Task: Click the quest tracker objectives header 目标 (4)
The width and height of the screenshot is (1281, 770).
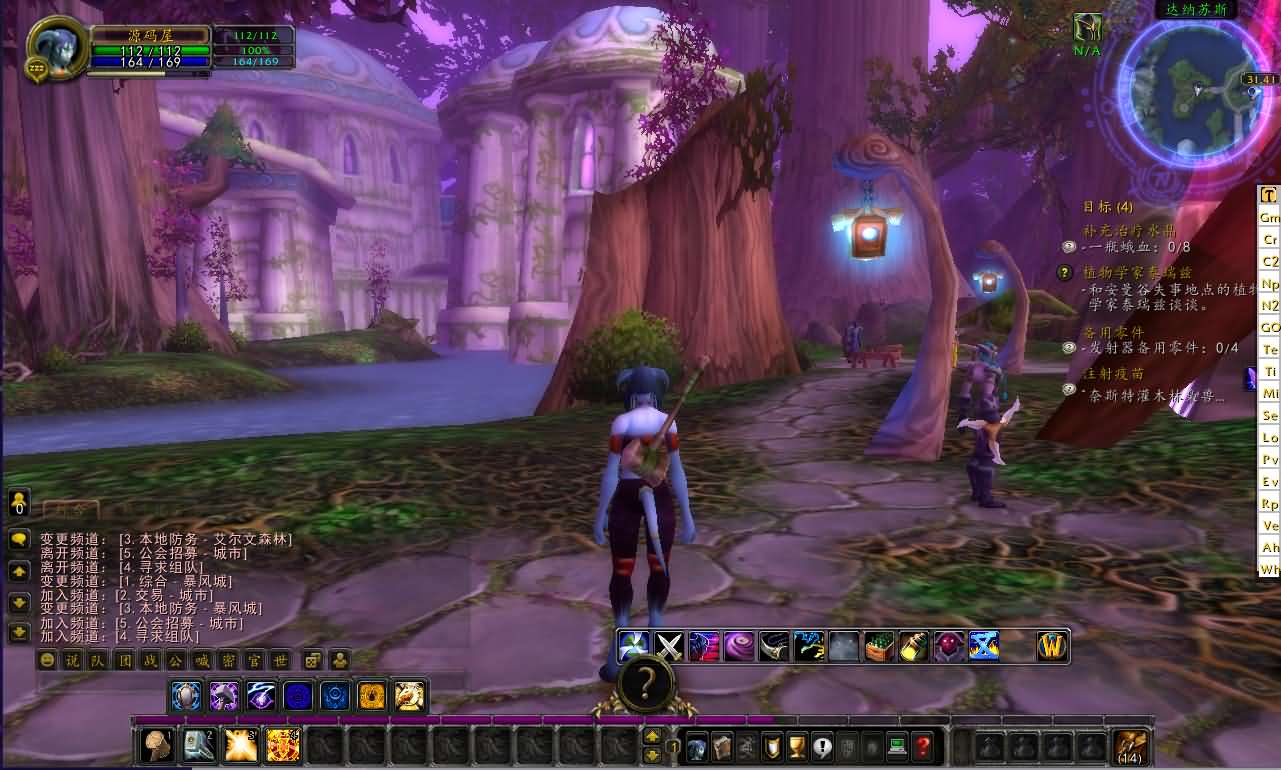Action: (1108, 207)
